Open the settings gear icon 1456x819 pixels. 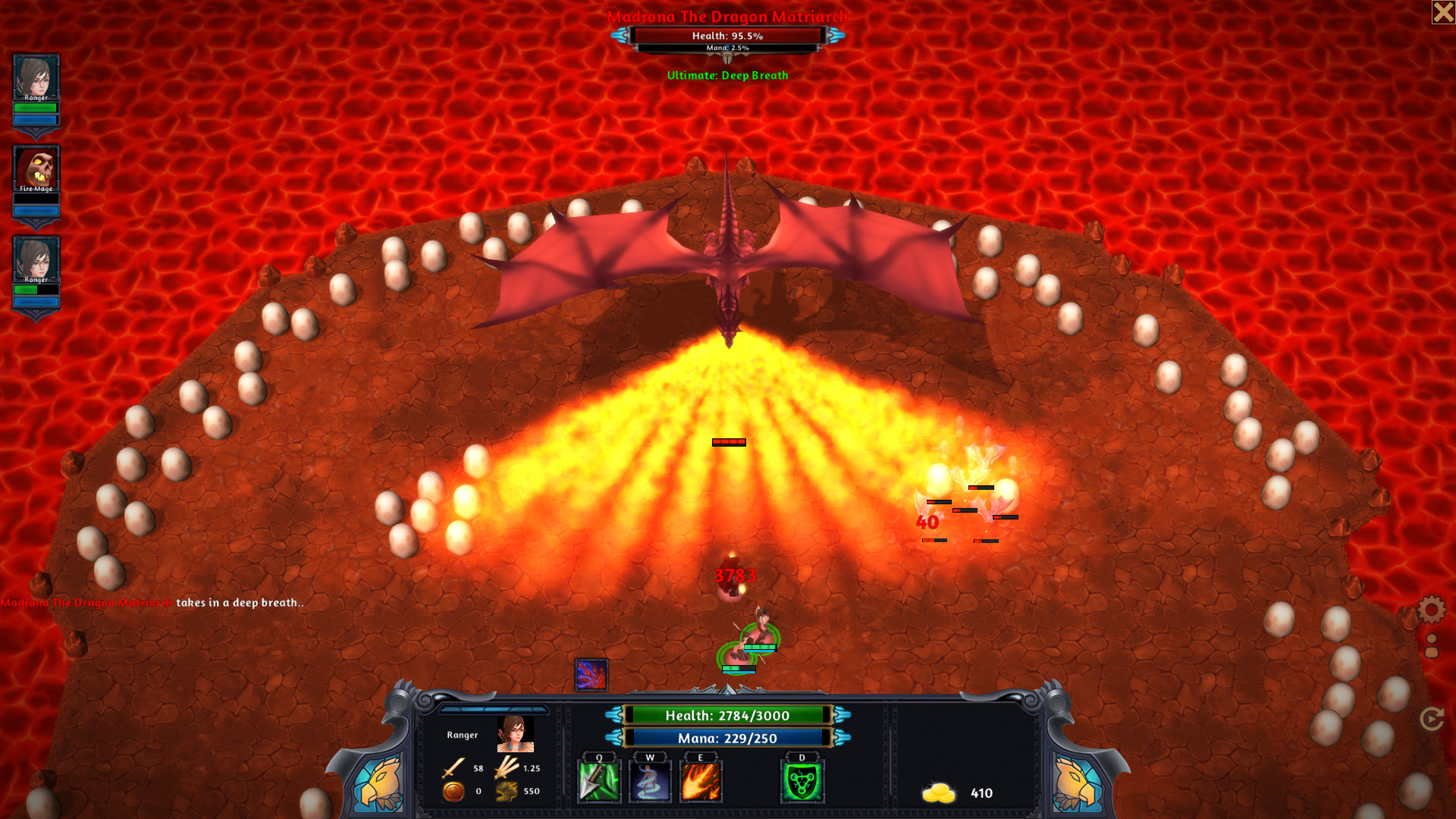[x=1430, y=609]
